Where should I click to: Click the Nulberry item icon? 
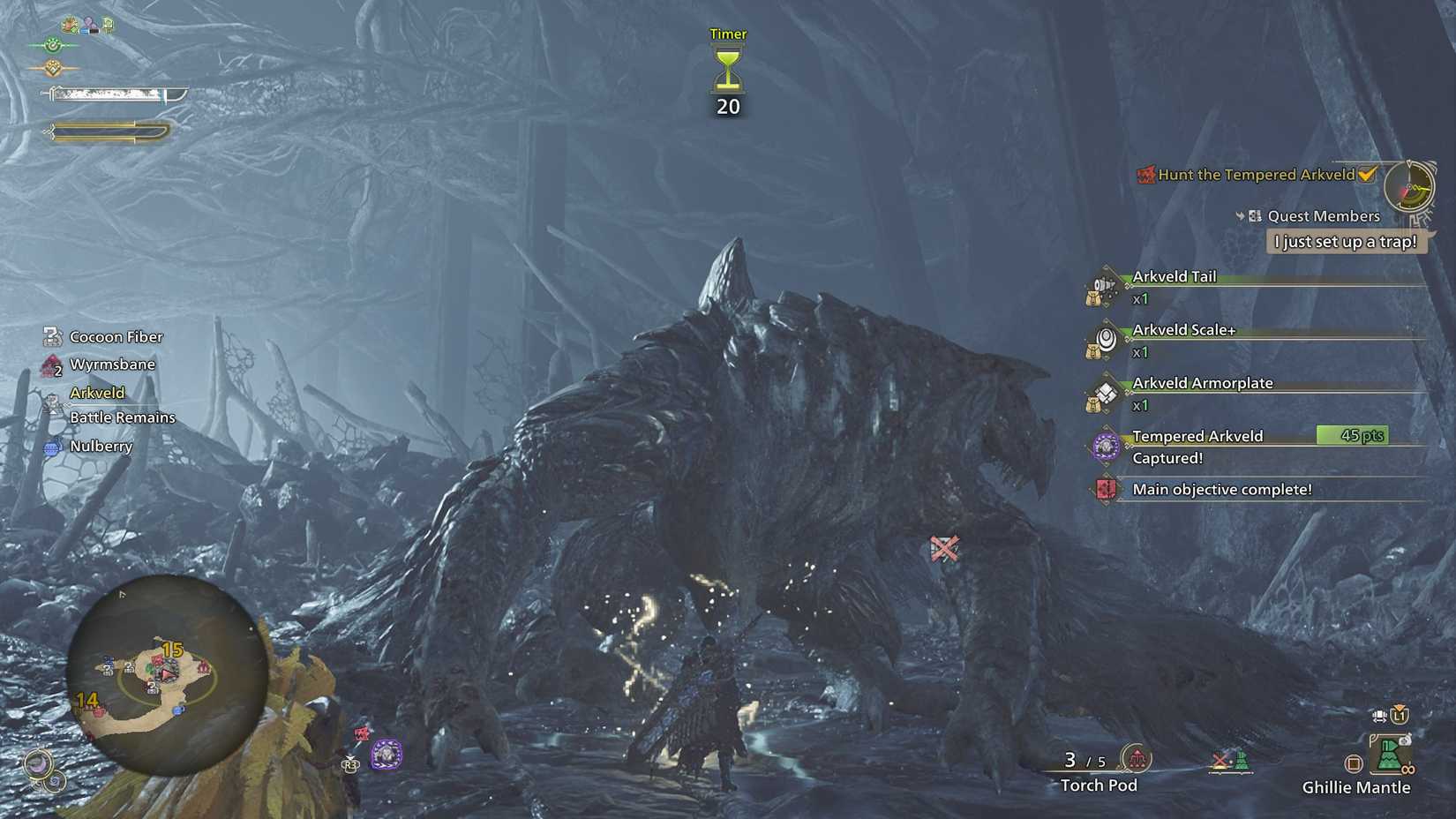pyautogui.click(x=50, y=447)
